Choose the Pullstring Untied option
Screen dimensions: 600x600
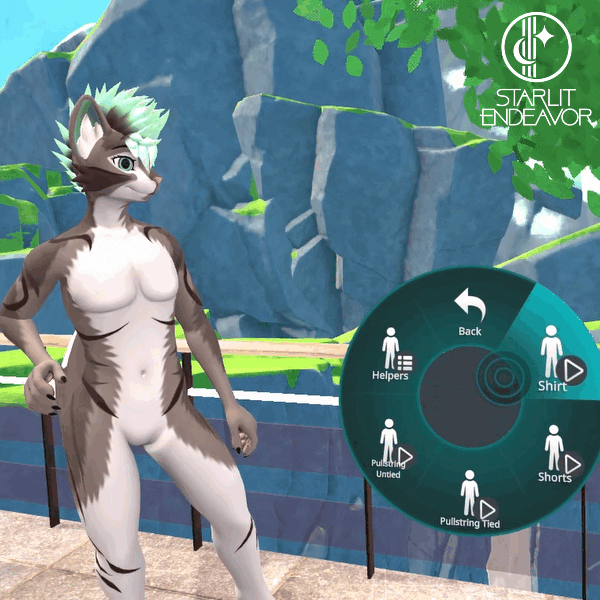tap(388, 448)
